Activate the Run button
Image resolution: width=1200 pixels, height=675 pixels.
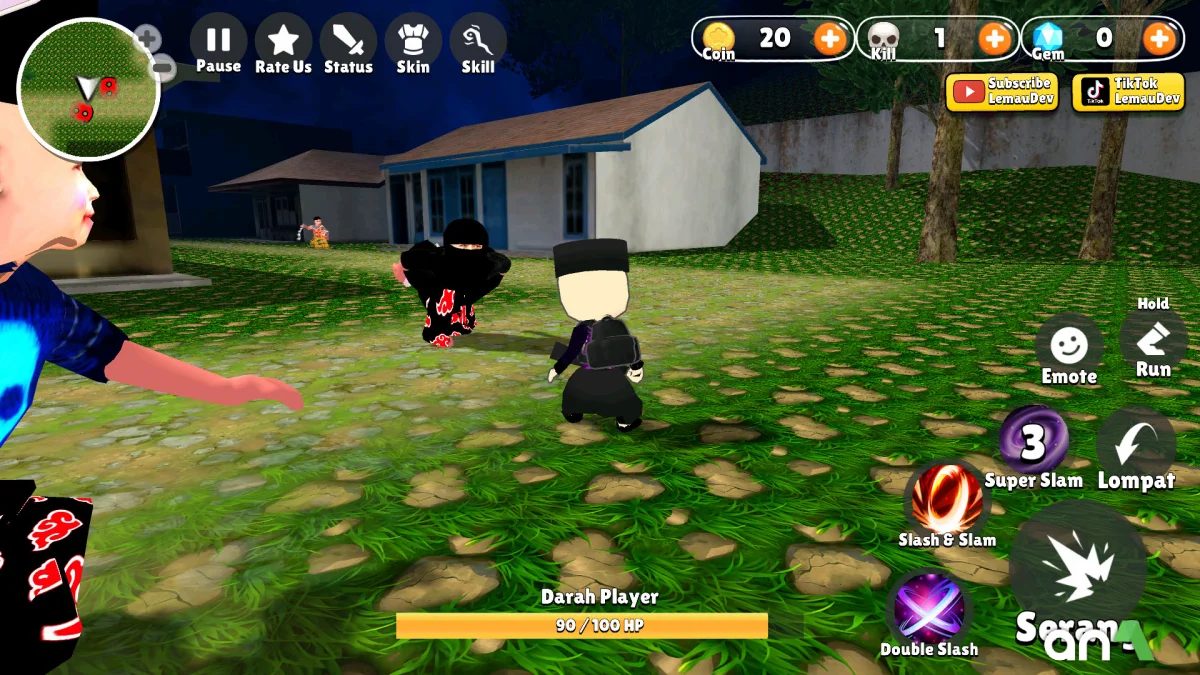click(x=1153, y=342)
